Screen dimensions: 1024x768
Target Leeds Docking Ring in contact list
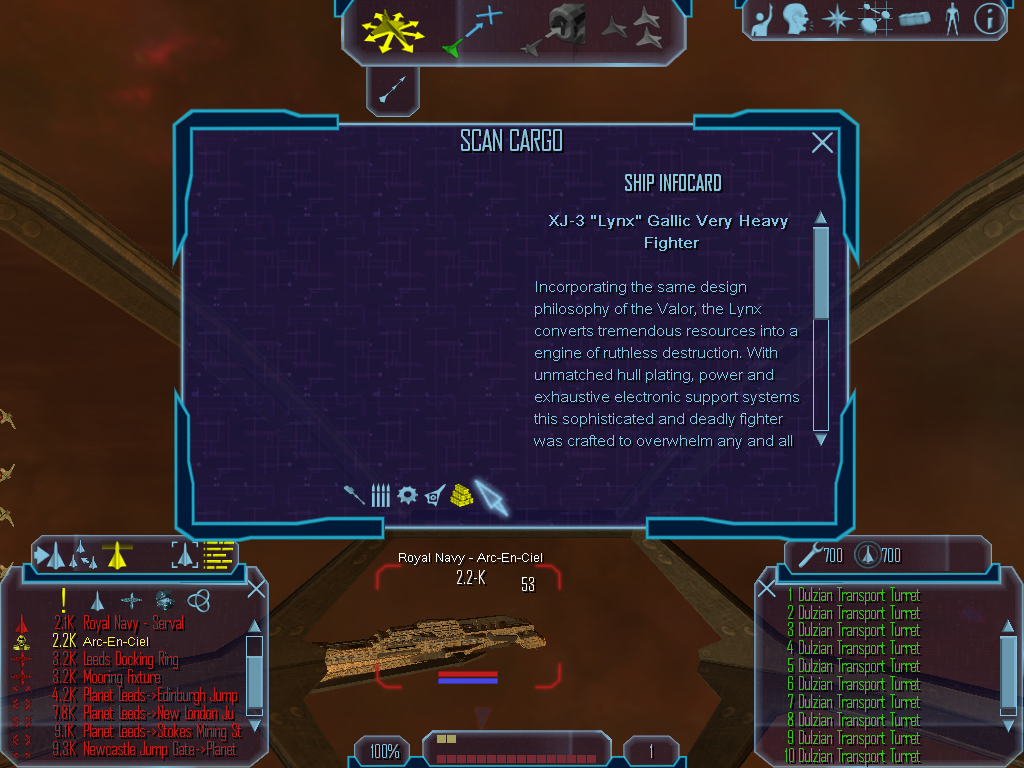130,659
